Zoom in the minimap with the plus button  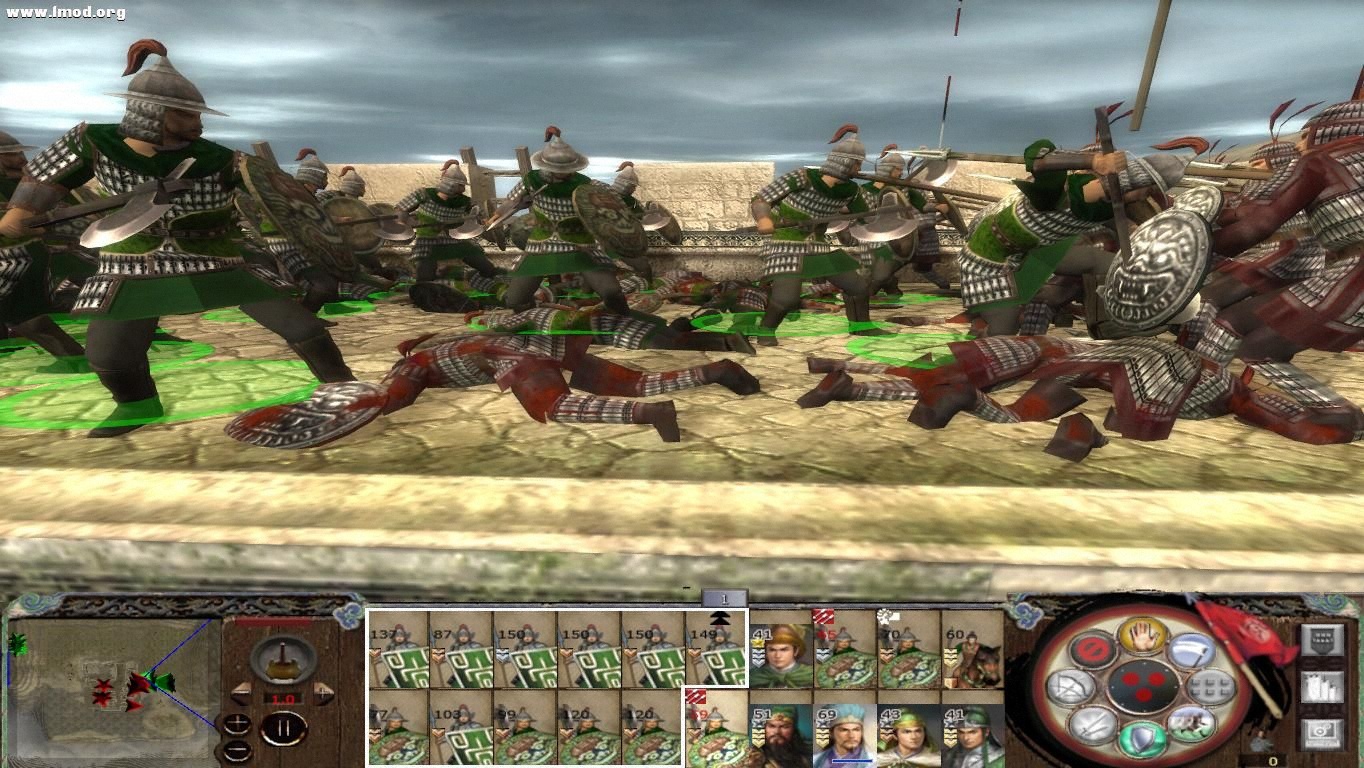coord(237,723)
